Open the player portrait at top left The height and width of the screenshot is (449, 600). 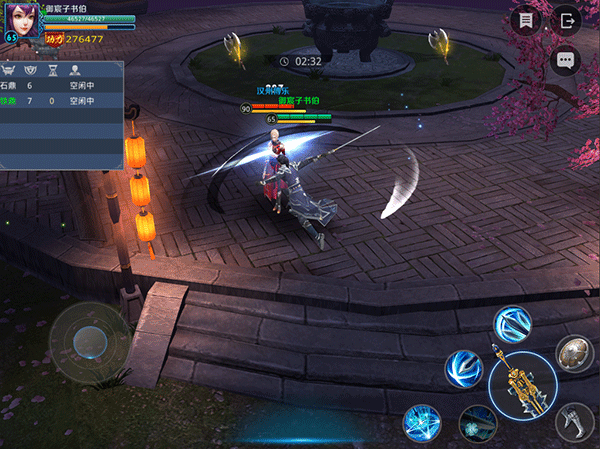[22, 19]
